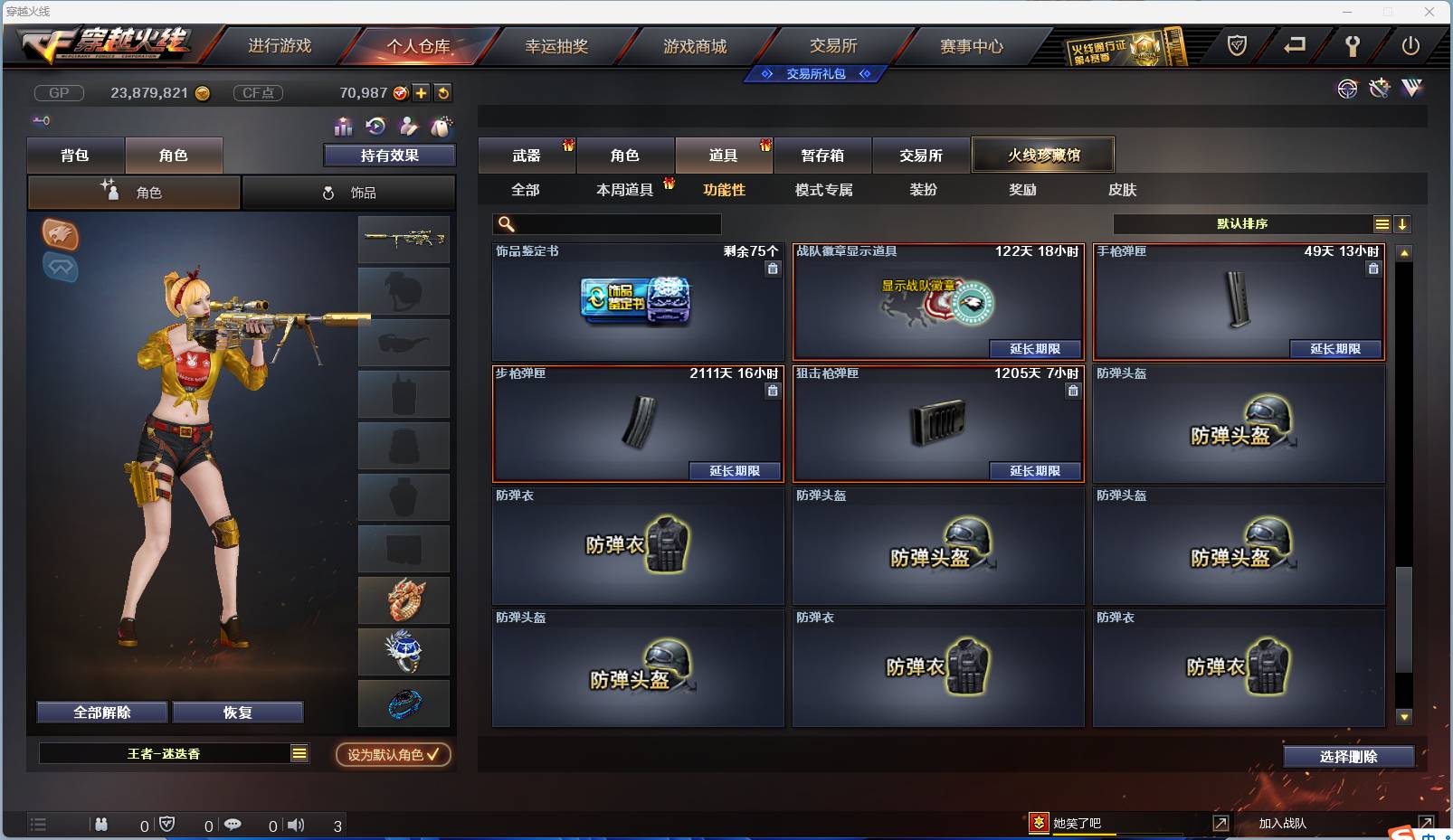
Task: Click the plus icon to recharge CF points
Action: (x=422, y=92)
